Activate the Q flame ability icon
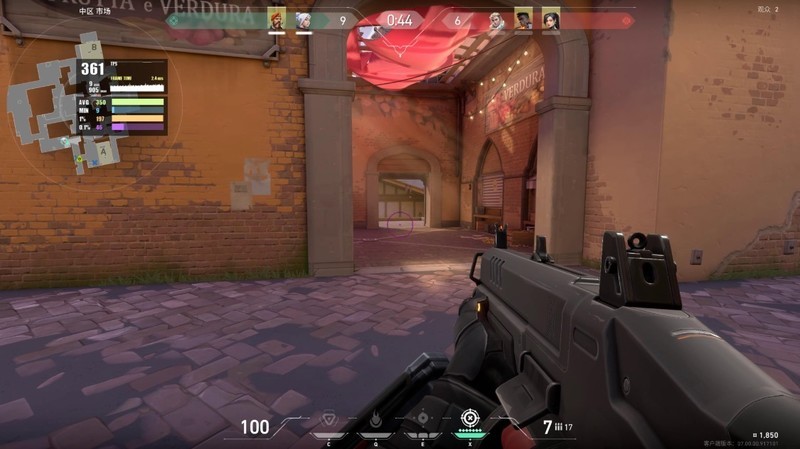Viewport: 800px width, 449px height. pyautogui.click(x=375, y=420)
